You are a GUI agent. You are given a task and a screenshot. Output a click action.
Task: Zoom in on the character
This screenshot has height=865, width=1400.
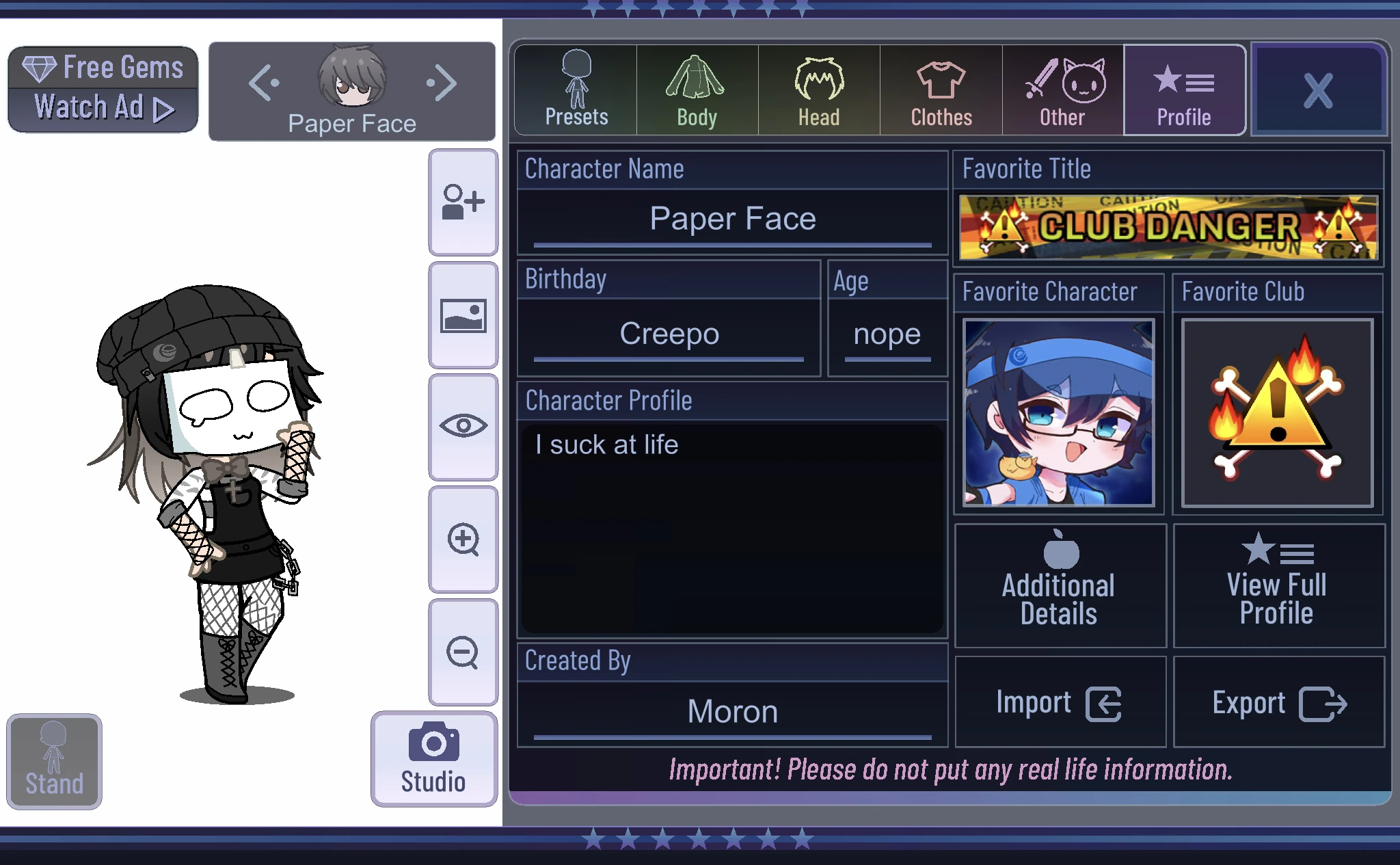[x=463, y=540]
